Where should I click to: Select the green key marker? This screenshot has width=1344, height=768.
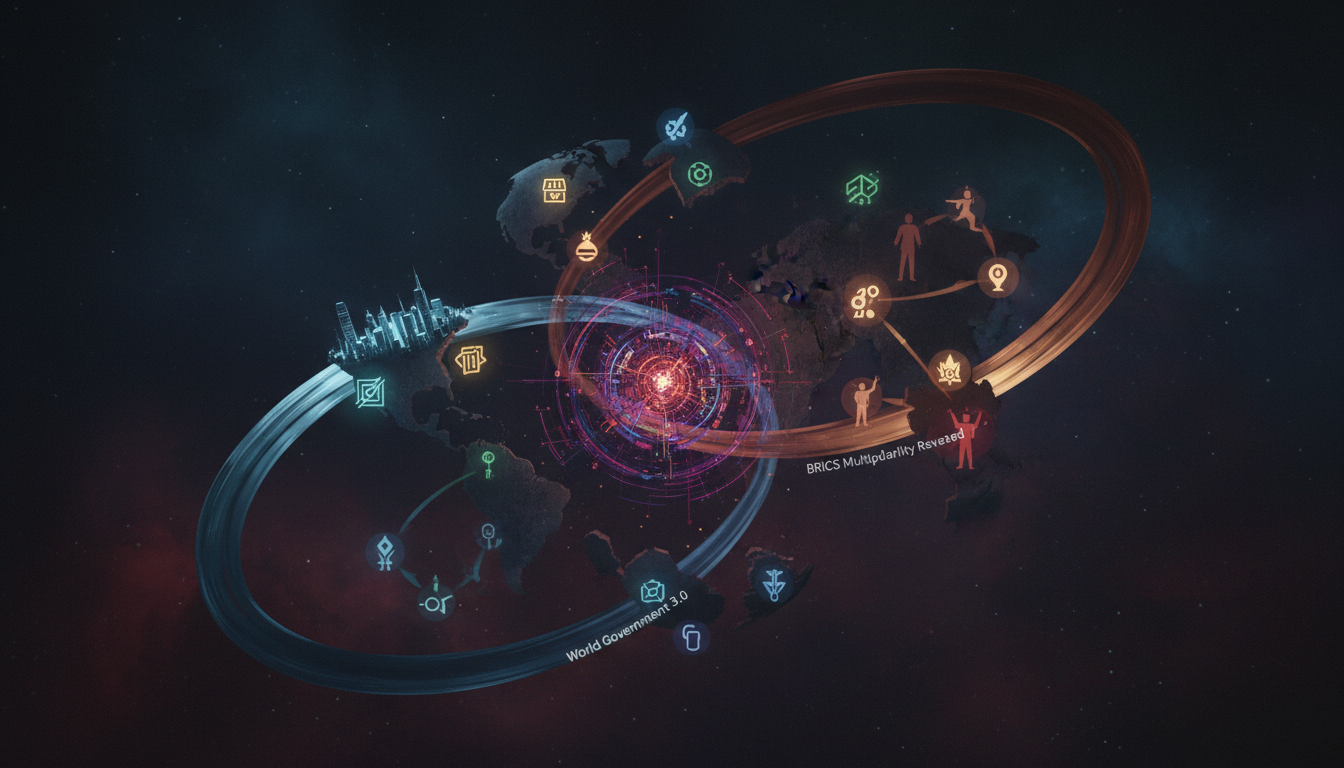(489, 460)
